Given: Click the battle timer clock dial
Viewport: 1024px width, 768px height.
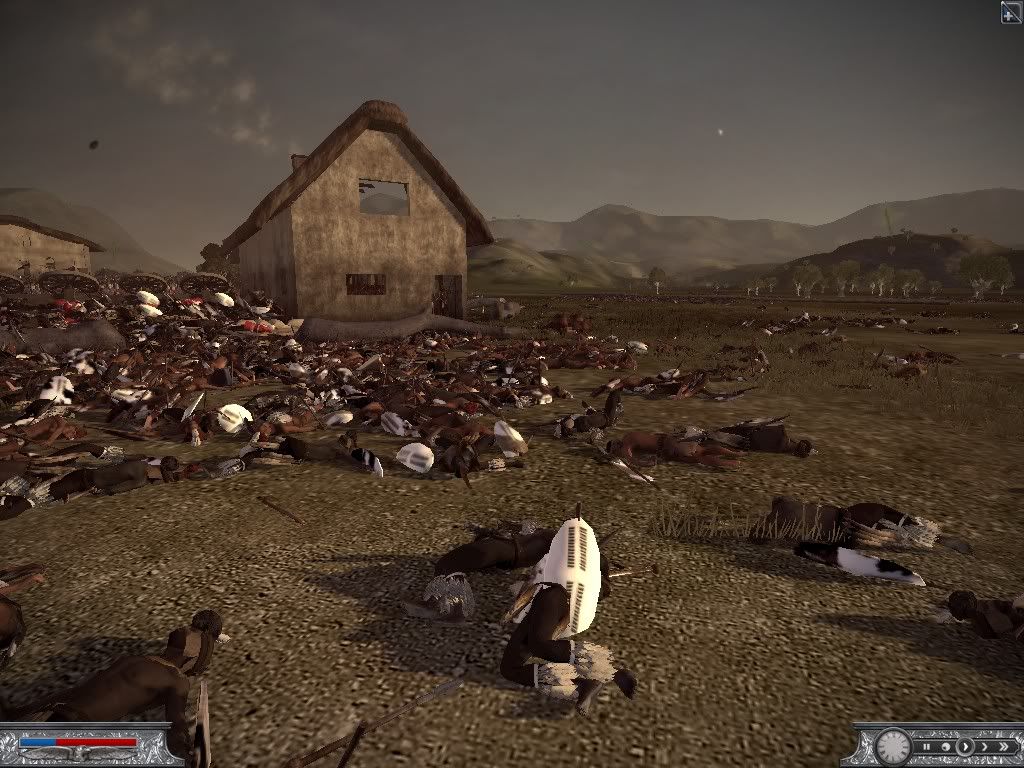Looking at the screenshot, I should tap(893, 747).
